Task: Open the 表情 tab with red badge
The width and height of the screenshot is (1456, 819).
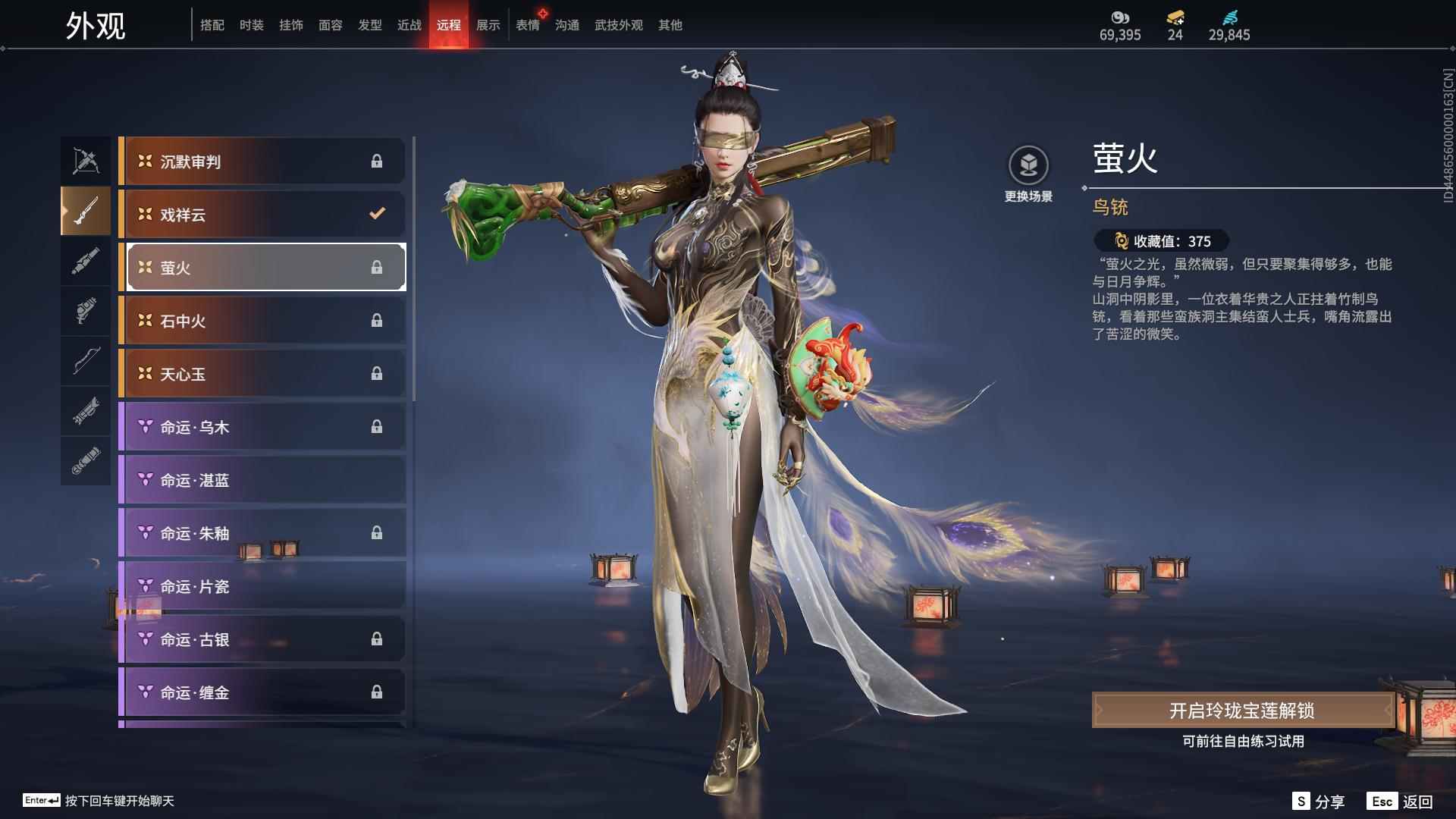Action: coord(527,24)
